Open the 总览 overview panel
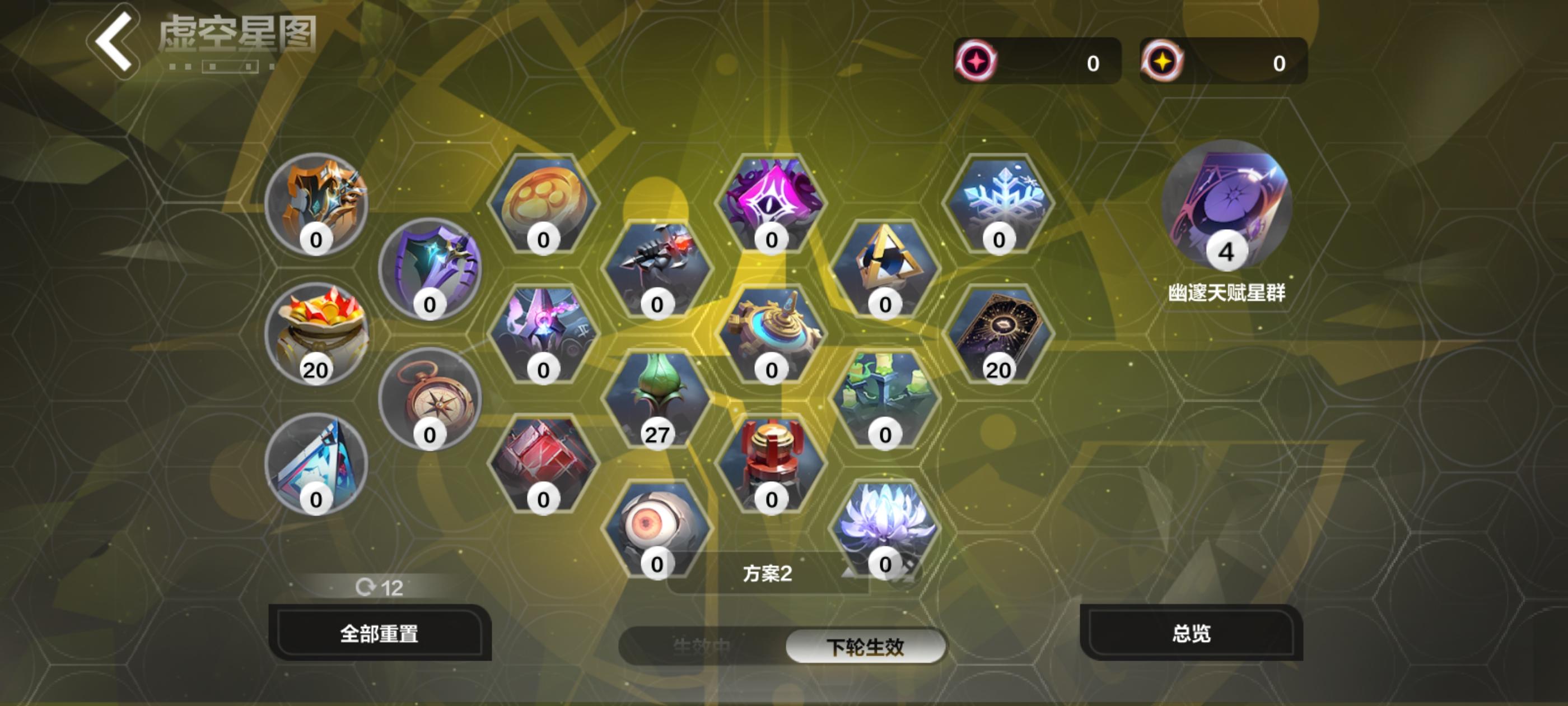1568x706 pixels. click(1191, 634)
